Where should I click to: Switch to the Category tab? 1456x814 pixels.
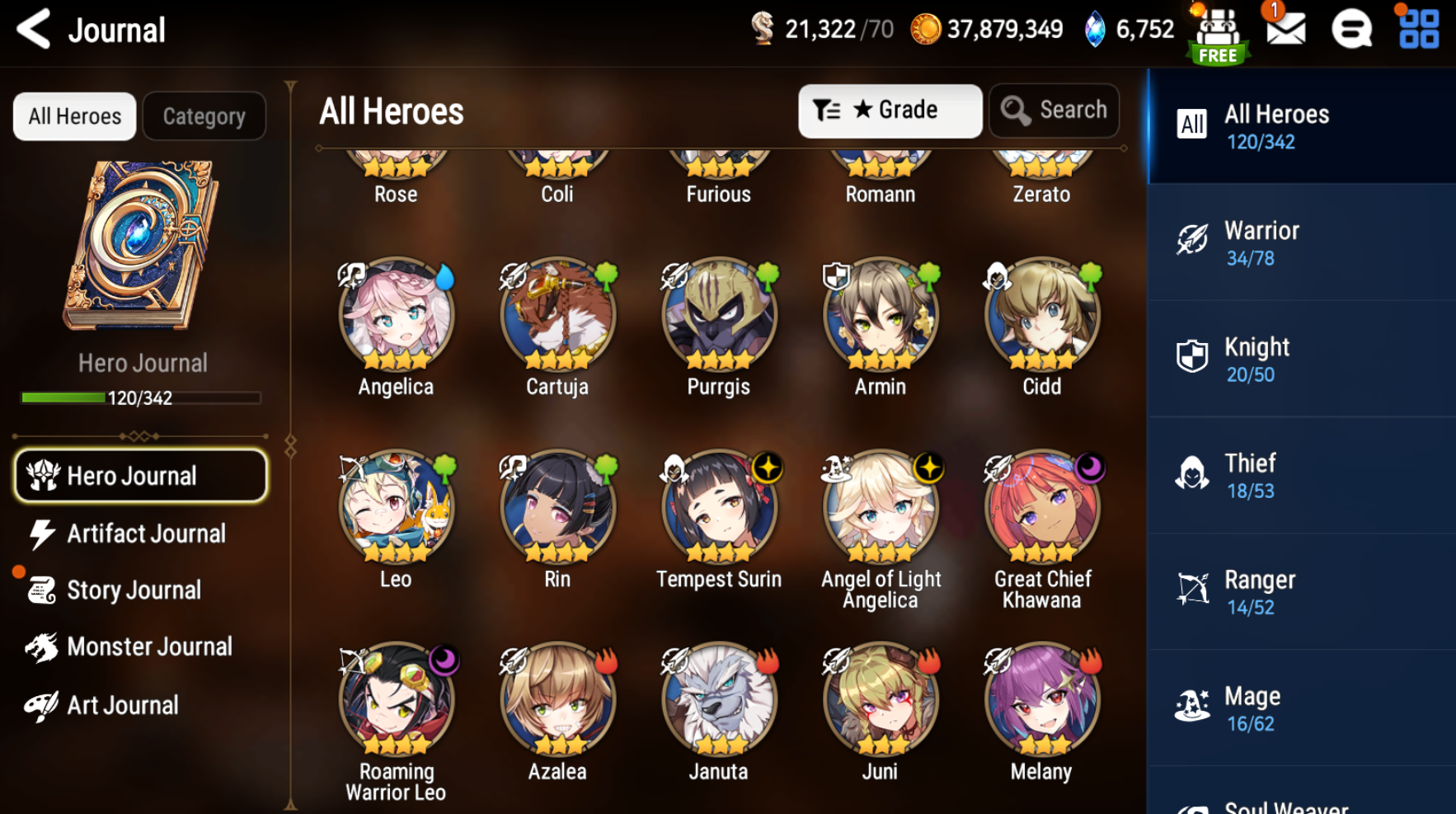(204, 116)
